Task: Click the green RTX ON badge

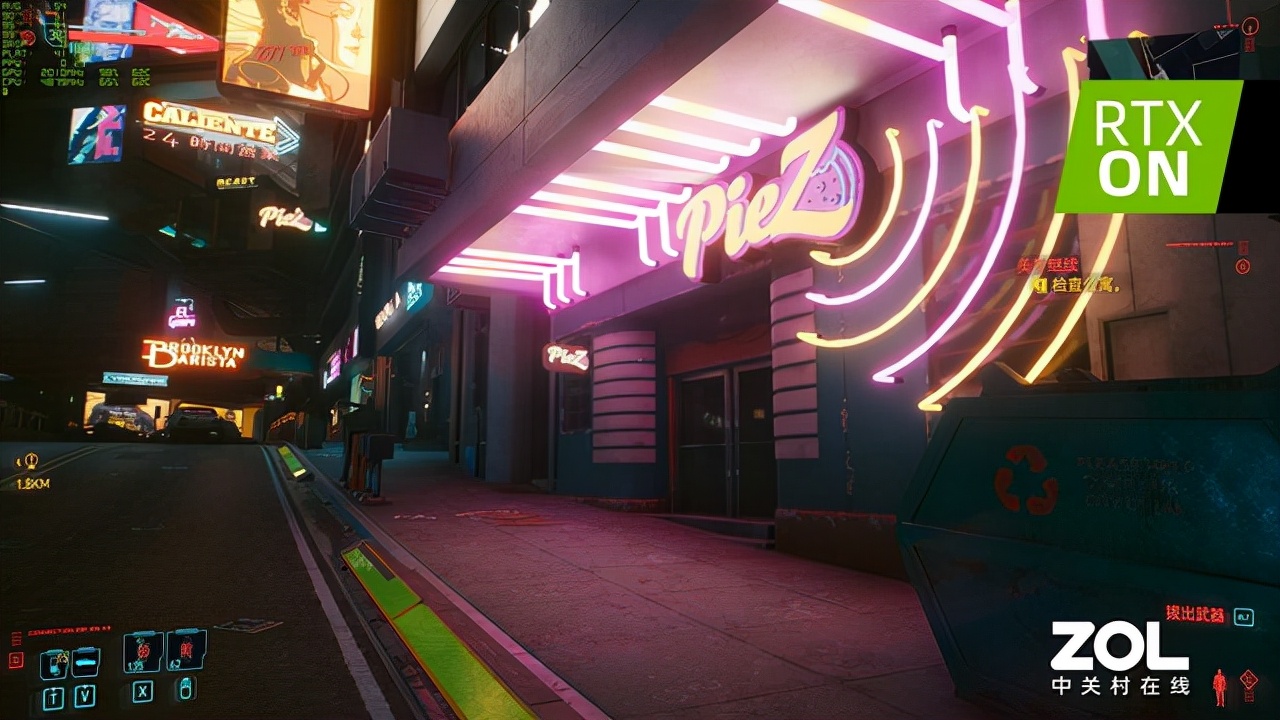Action: 1149,146
